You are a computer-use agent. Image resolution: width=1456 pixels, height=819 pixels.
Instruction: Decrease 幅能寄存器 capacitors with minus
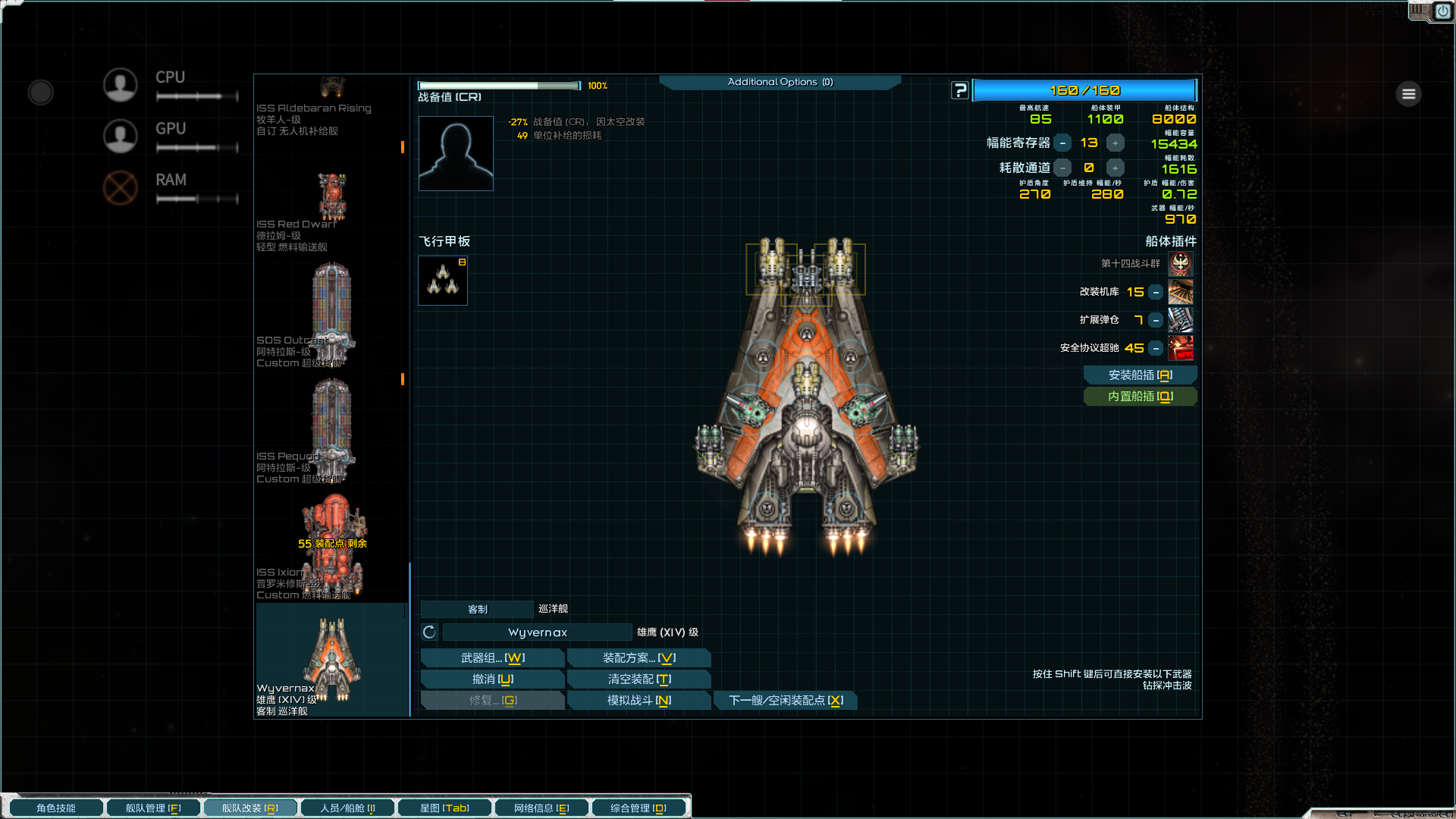tap(1063, 143)
